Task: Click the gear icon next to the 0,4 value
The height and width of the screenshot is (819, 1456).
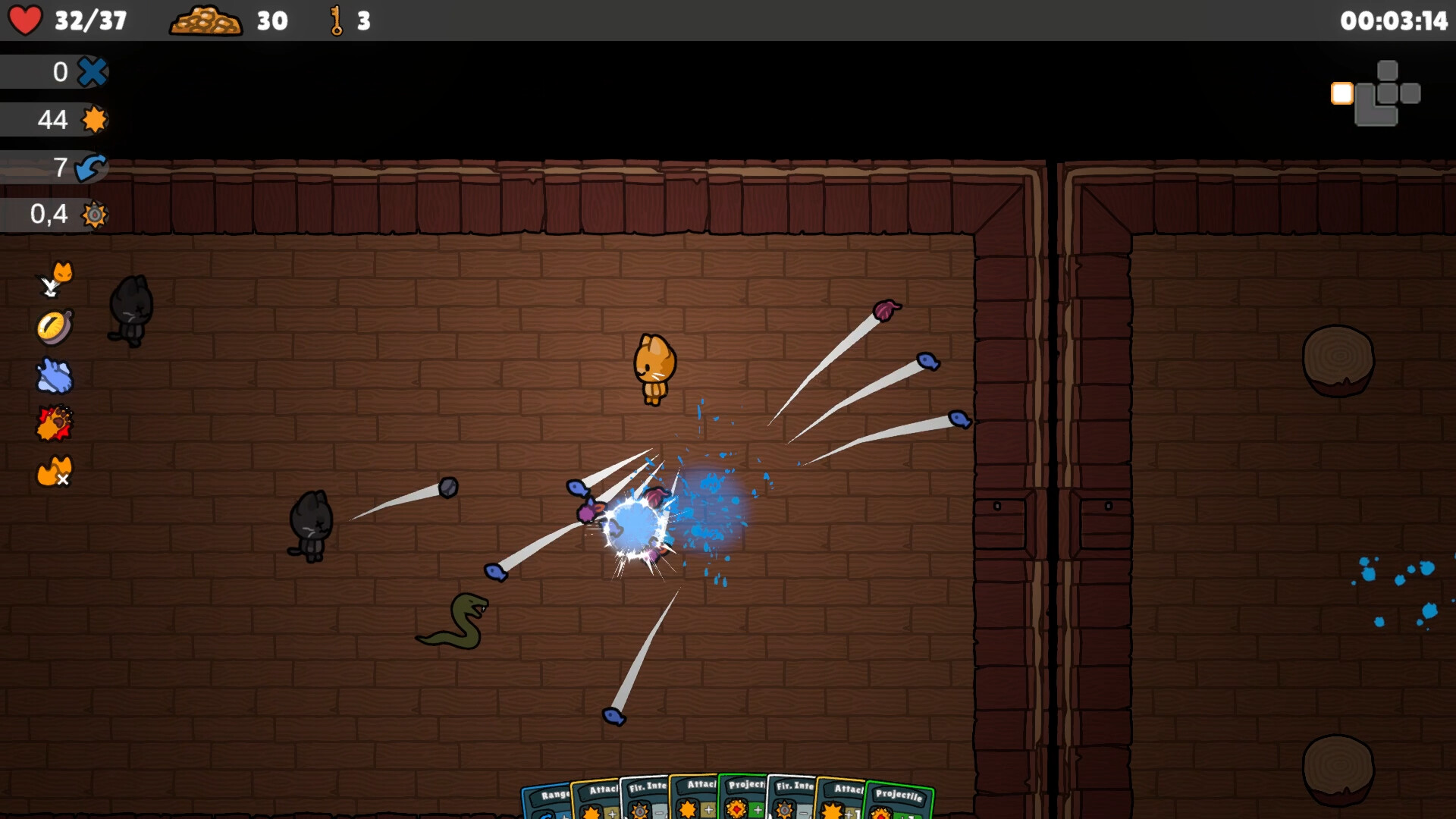Action: point(96,215)
